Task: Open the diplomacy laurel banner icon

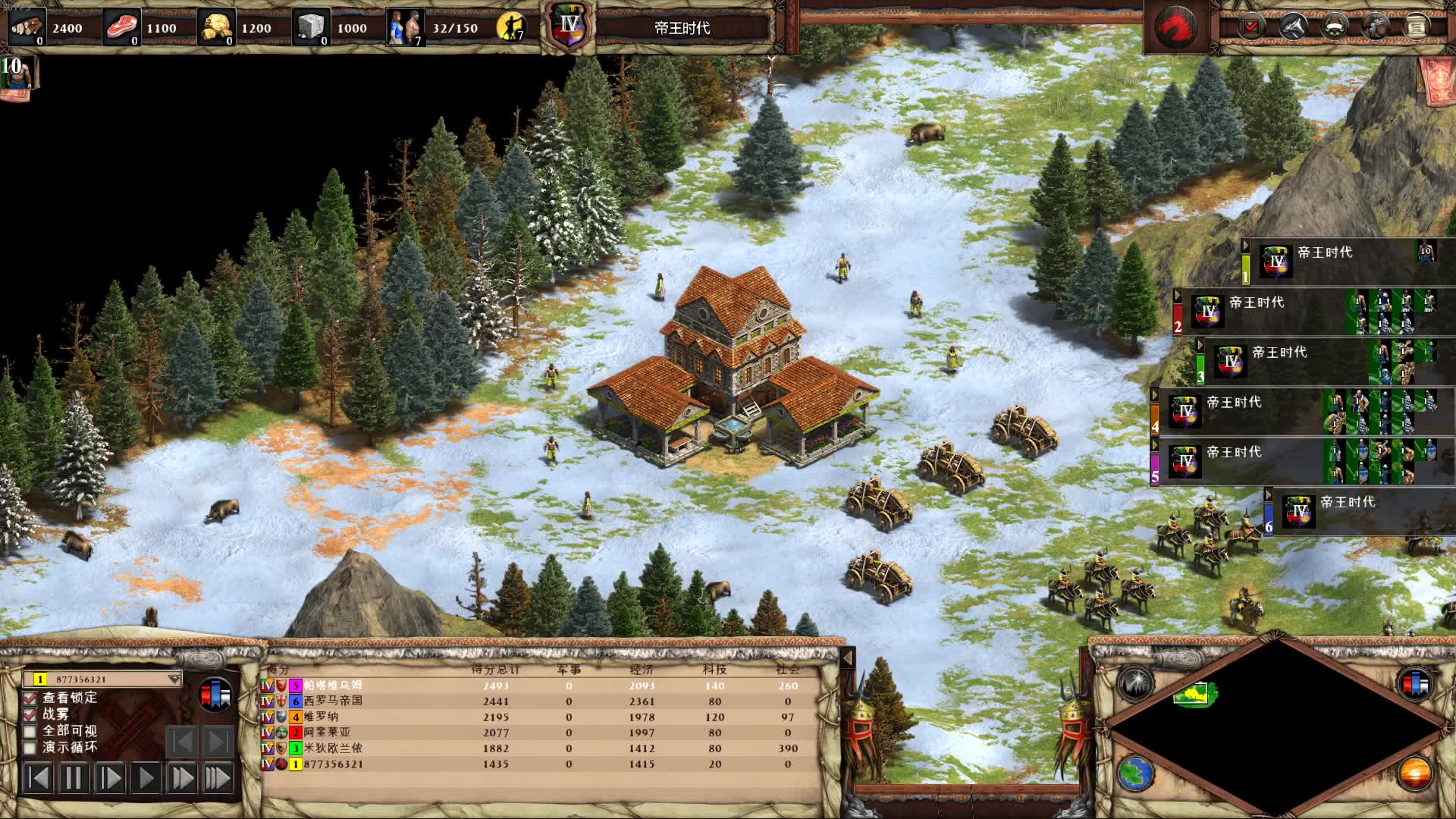Action: click(x=1335, y=27)
